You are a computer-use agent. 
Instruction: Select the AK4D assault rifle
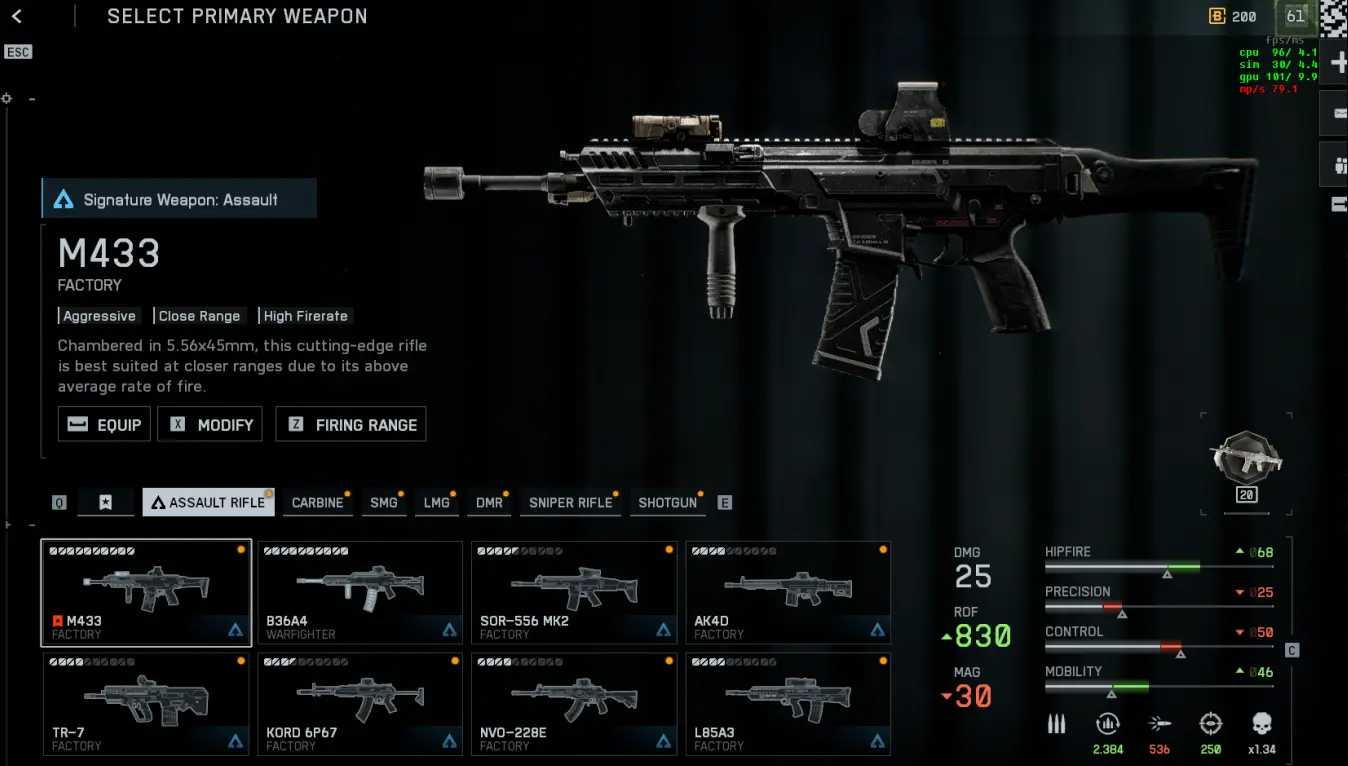pyautogui.click(x=788, y=592)
